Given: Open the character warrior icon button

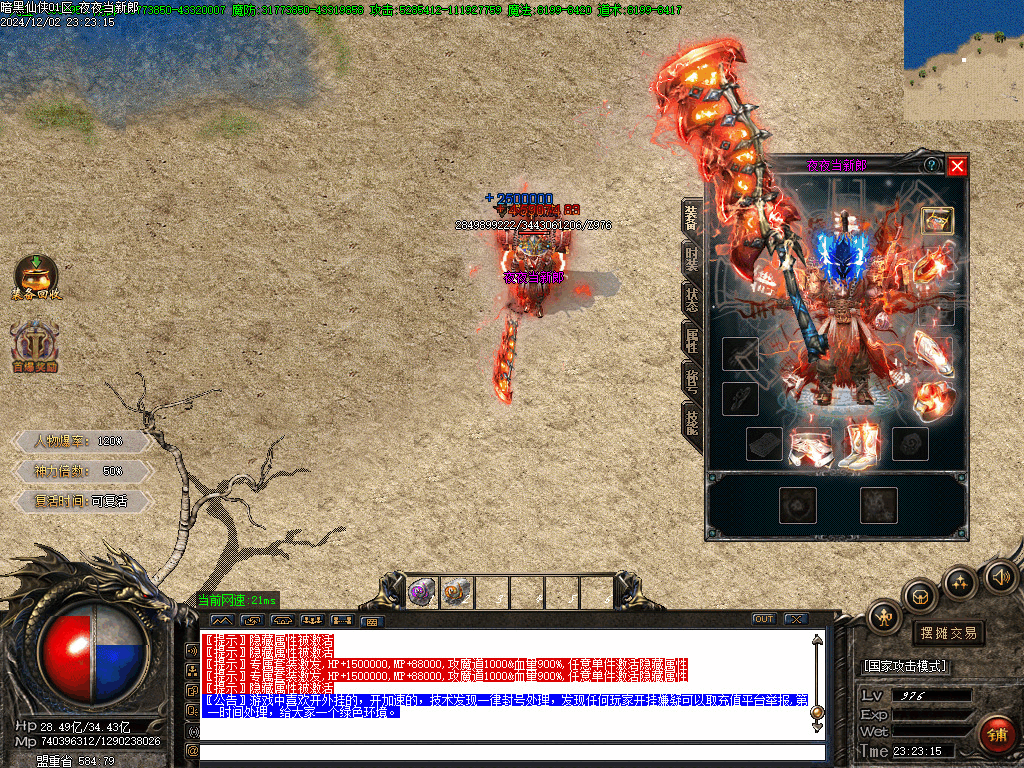Looking at the screenshot, I should click(x=884, y=617).
